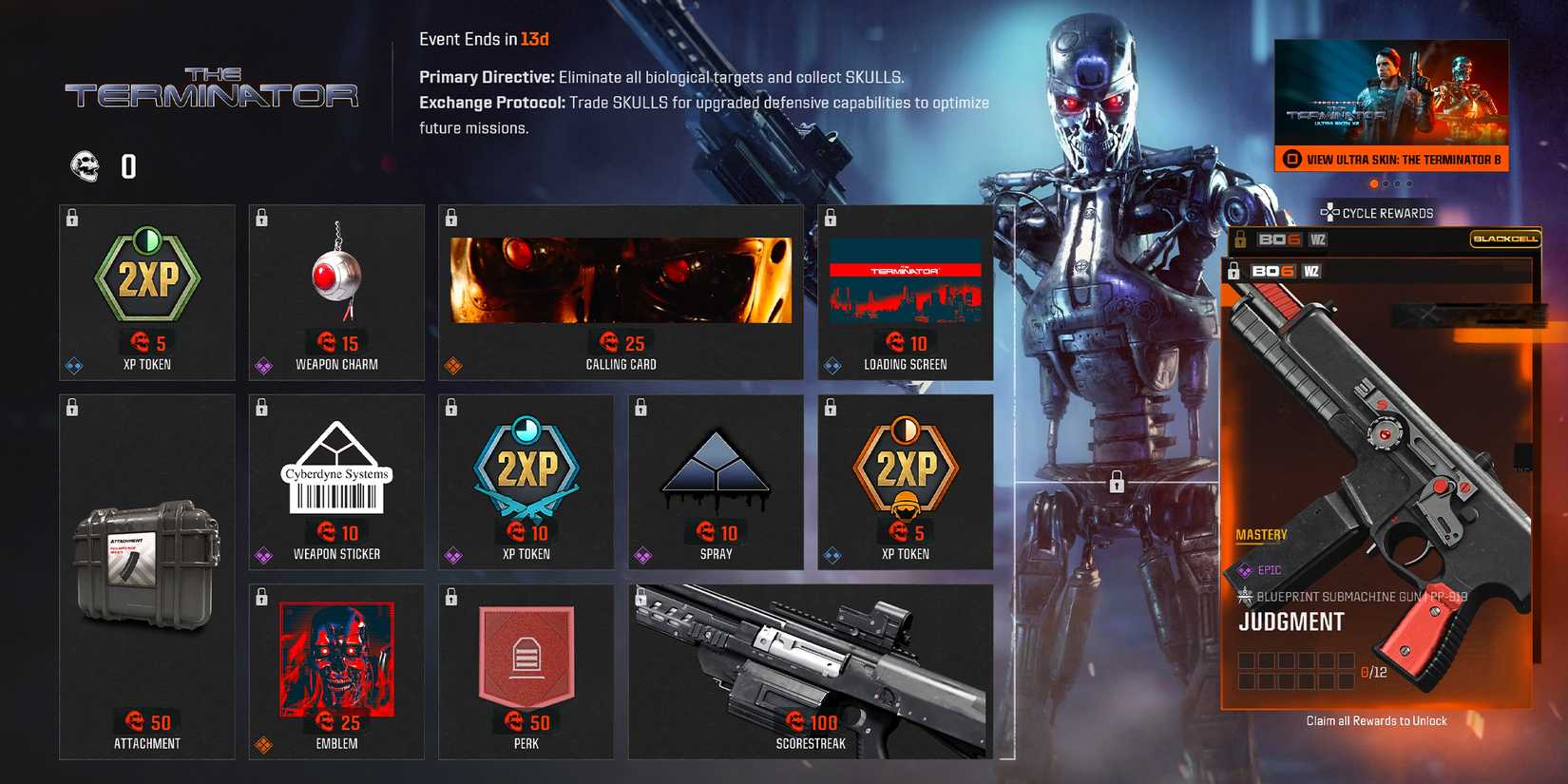1568x784 pixels.
Task: Click the lock icon on the Scorestreak reward
Action: click(642, 597)
